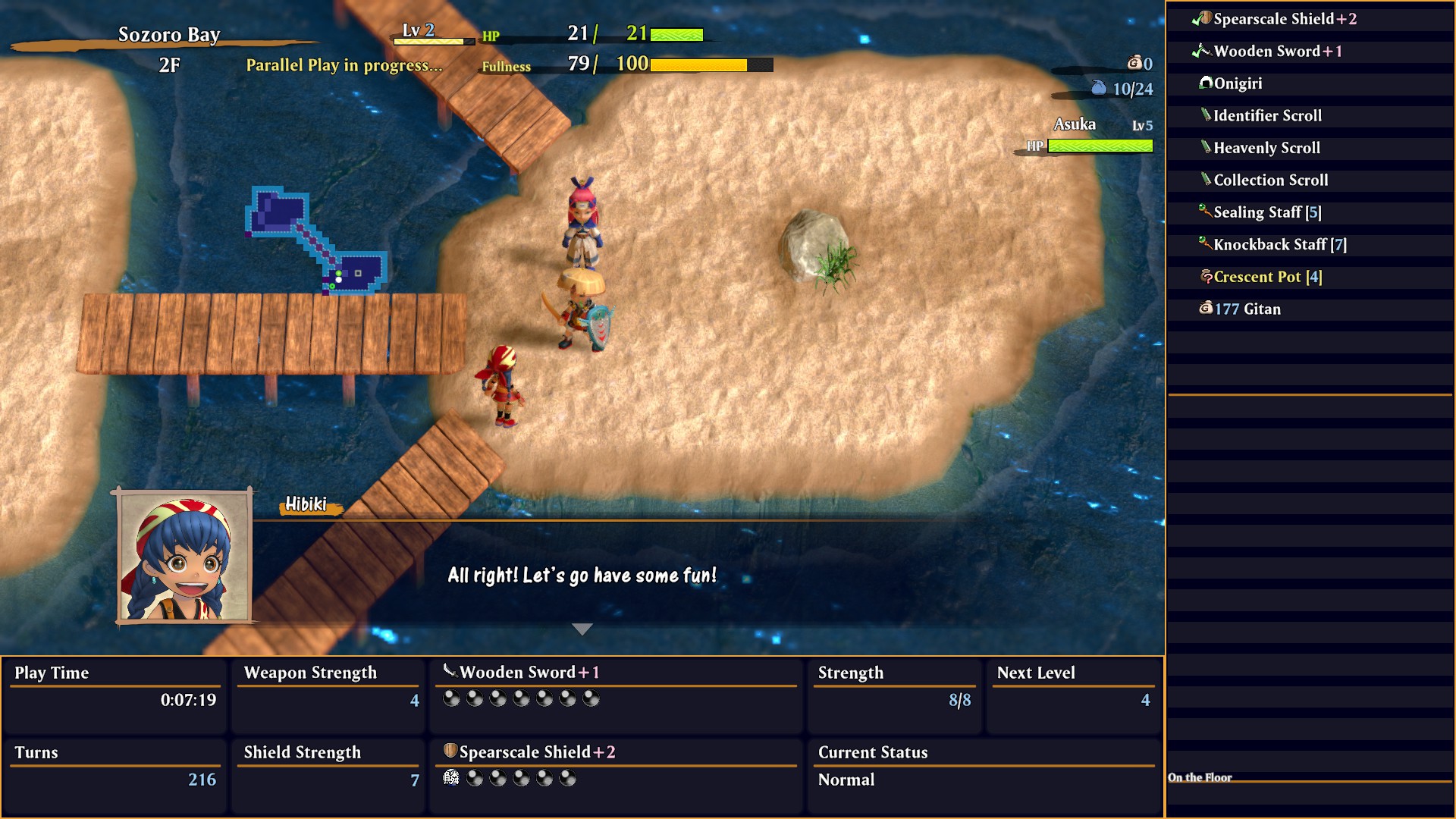
Task: Click the Spearscale Shield+2 equipment panel
Action: (615, 766)
